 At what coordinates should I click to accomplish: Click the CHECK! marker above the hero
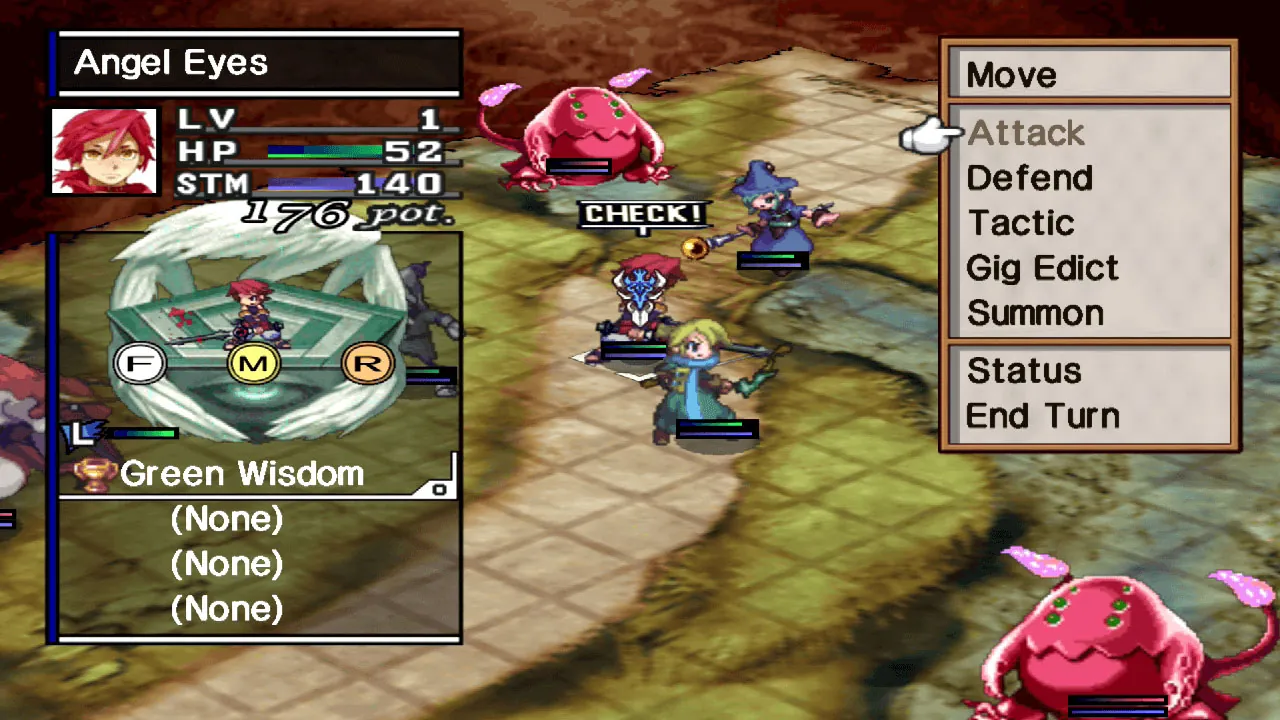pyautogui.click(x=645, y=213)
